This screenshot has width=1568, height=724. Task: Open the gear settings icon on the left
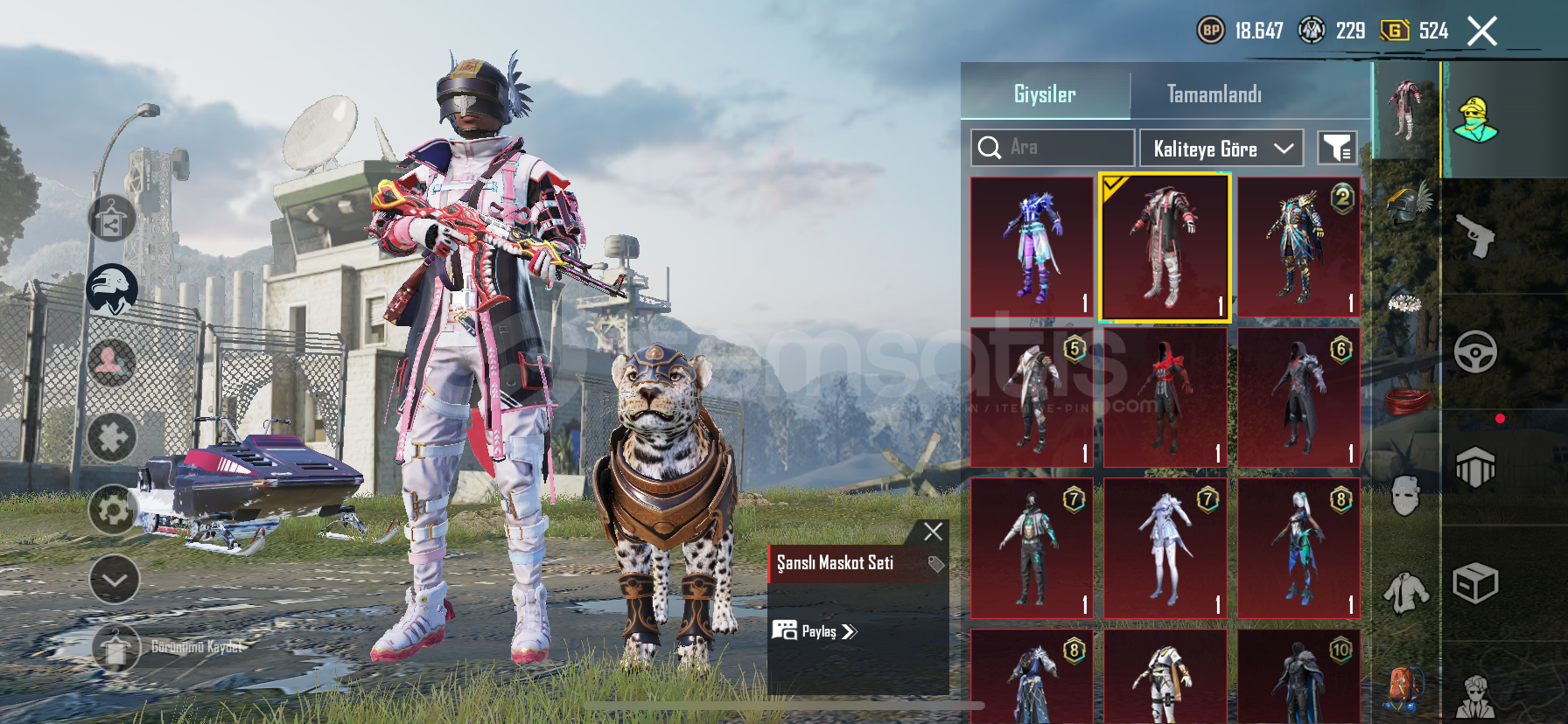point(113,509)
